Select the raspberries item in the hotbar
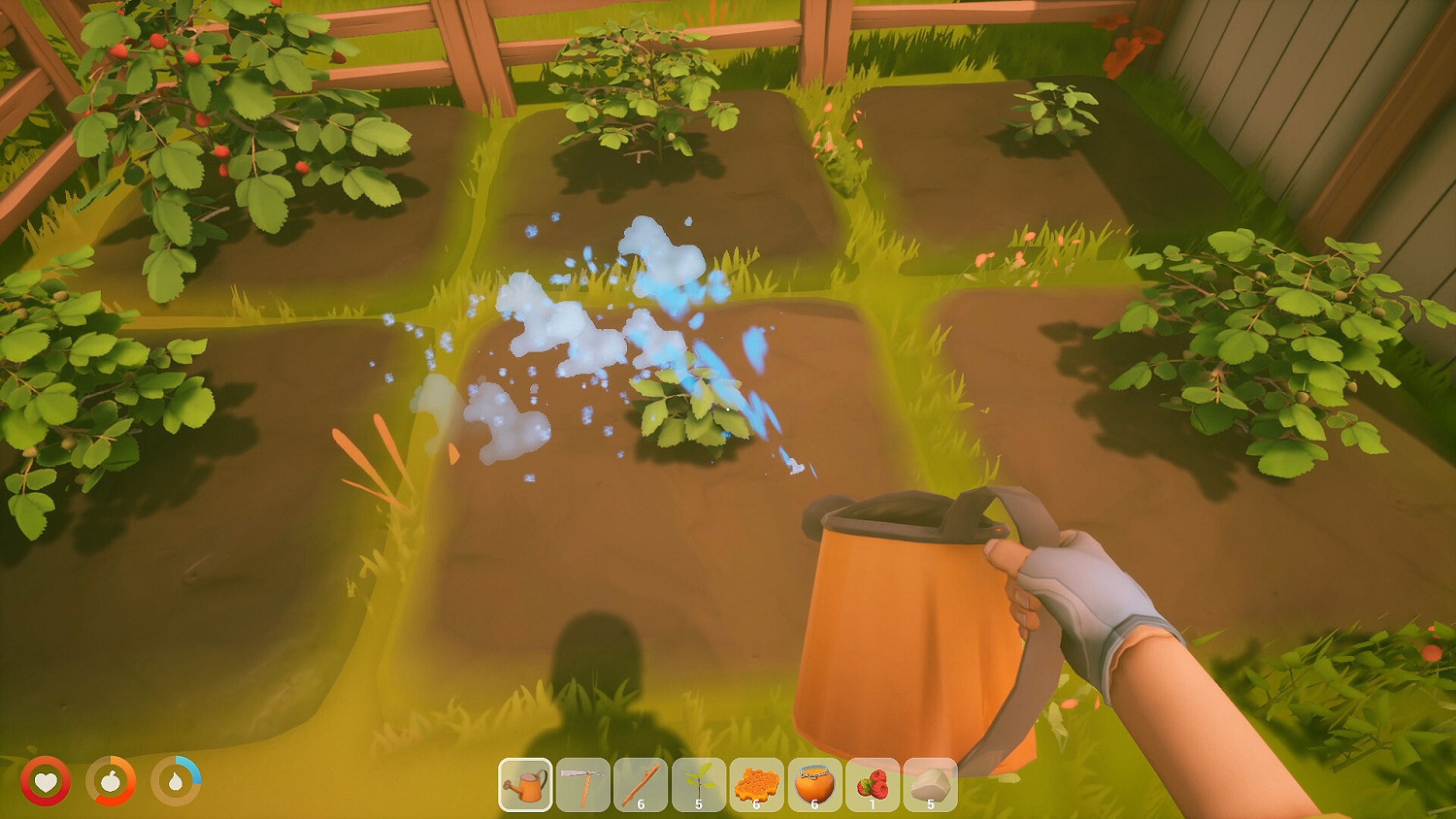Viewport: 1456px width, 819px height. point(871,786)
